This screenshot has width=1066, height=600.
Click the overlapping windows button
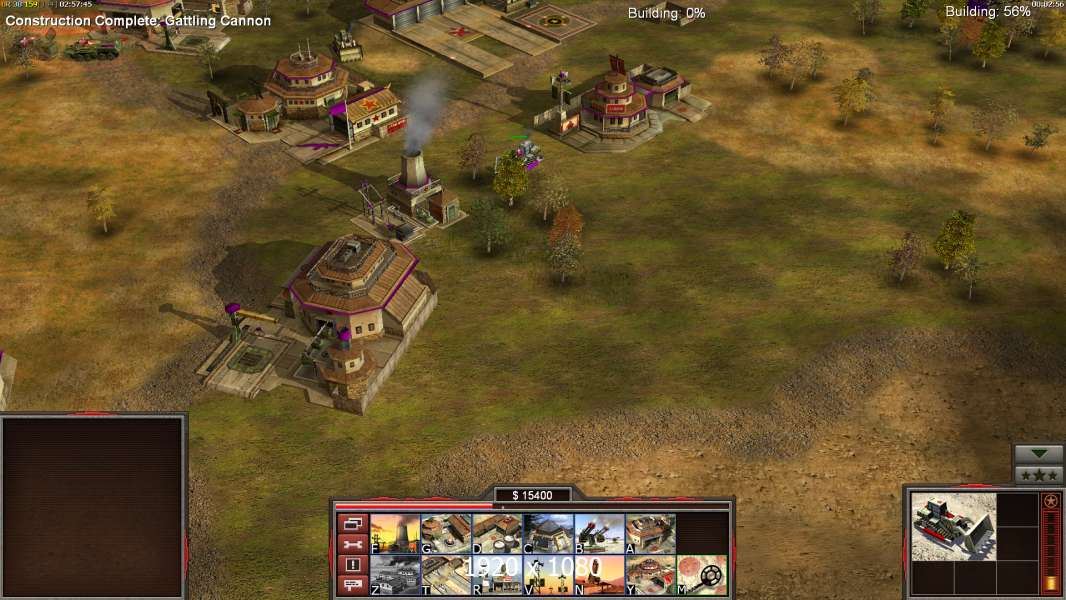[352, 523]
